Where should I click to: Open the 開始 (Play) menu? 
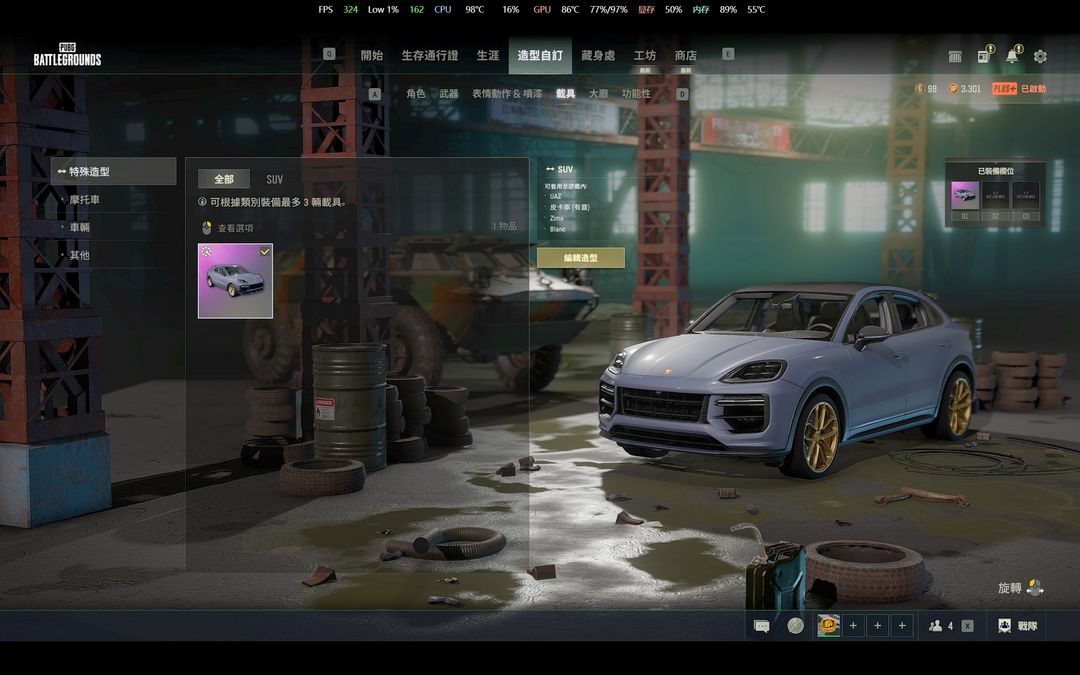click(372, 56)
